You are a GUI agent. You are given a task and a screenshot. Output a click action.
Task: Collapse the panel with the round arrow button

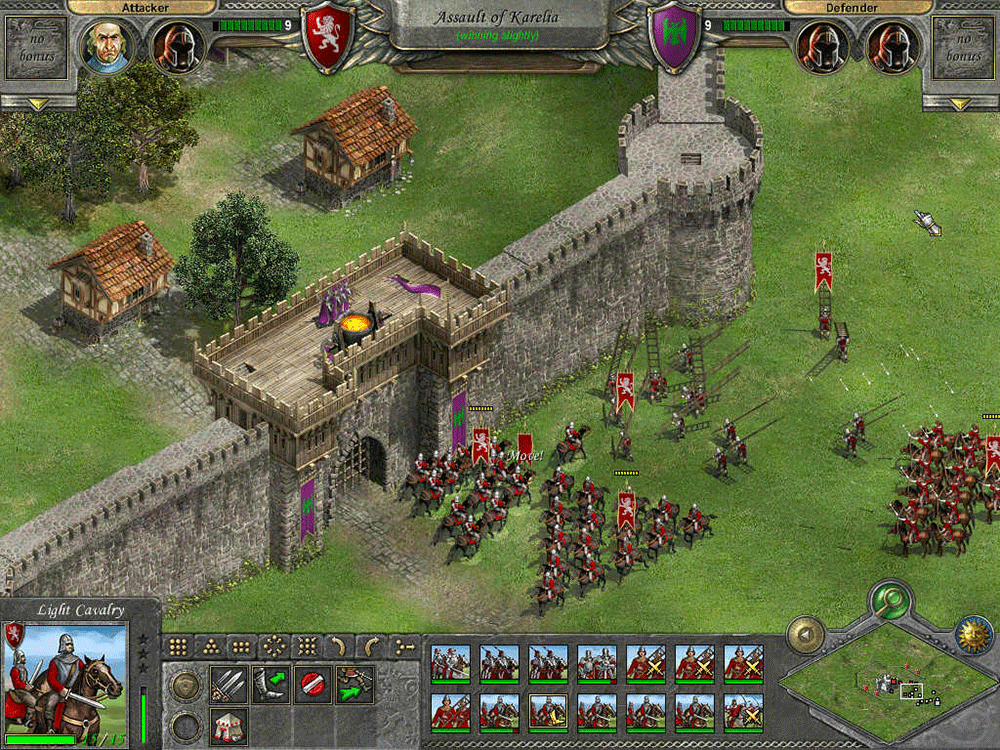[x=805, y=634]
